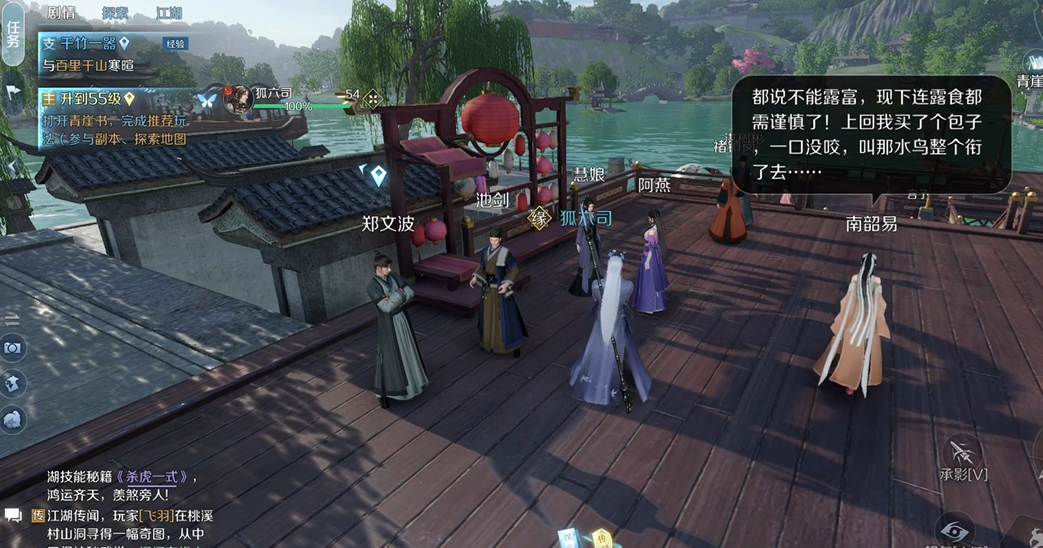Click the 狐六司 target portrait

click(x=238, y=99)
